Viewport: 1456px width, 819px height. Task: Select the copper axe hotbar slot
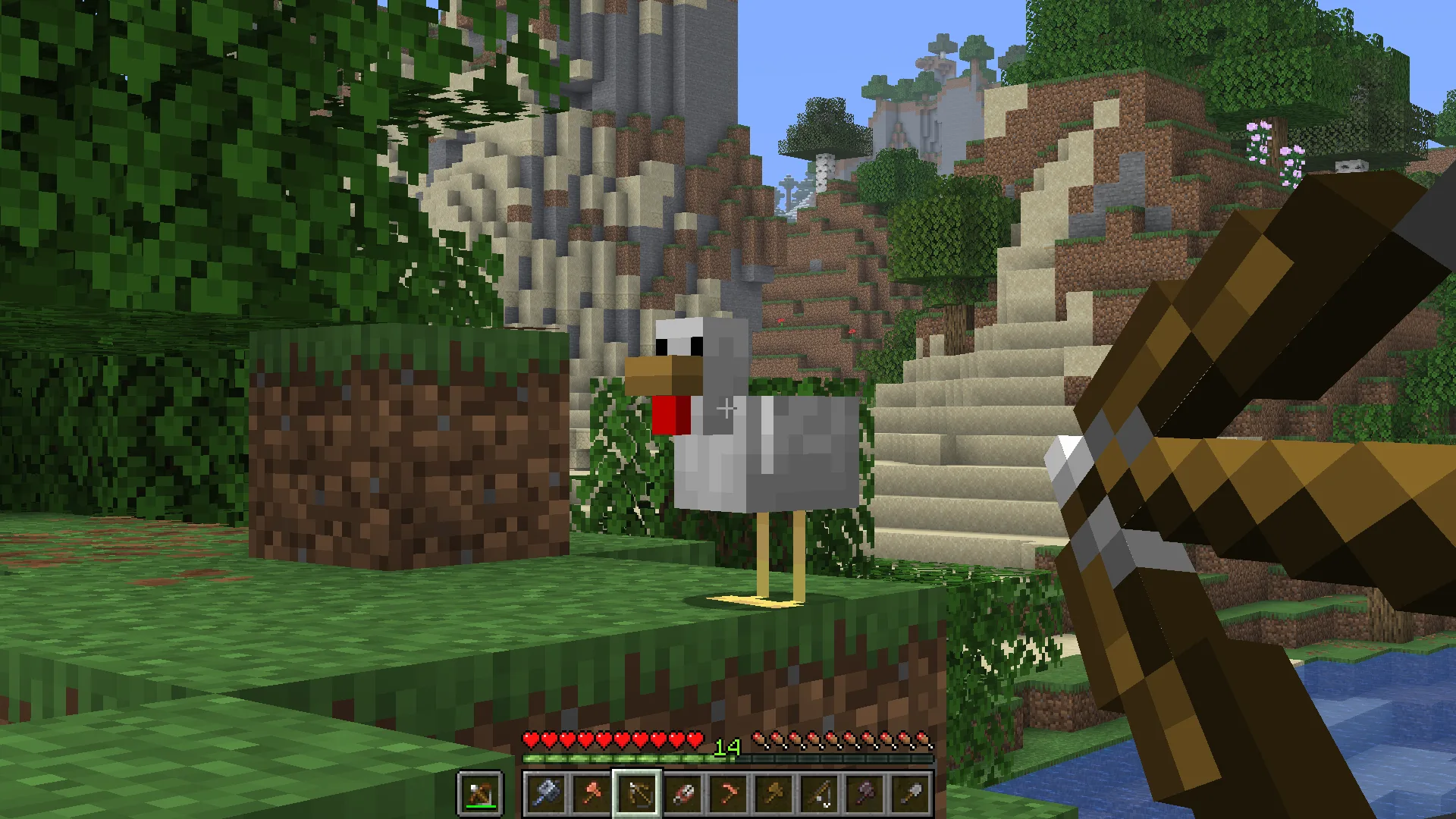(591, 793)
